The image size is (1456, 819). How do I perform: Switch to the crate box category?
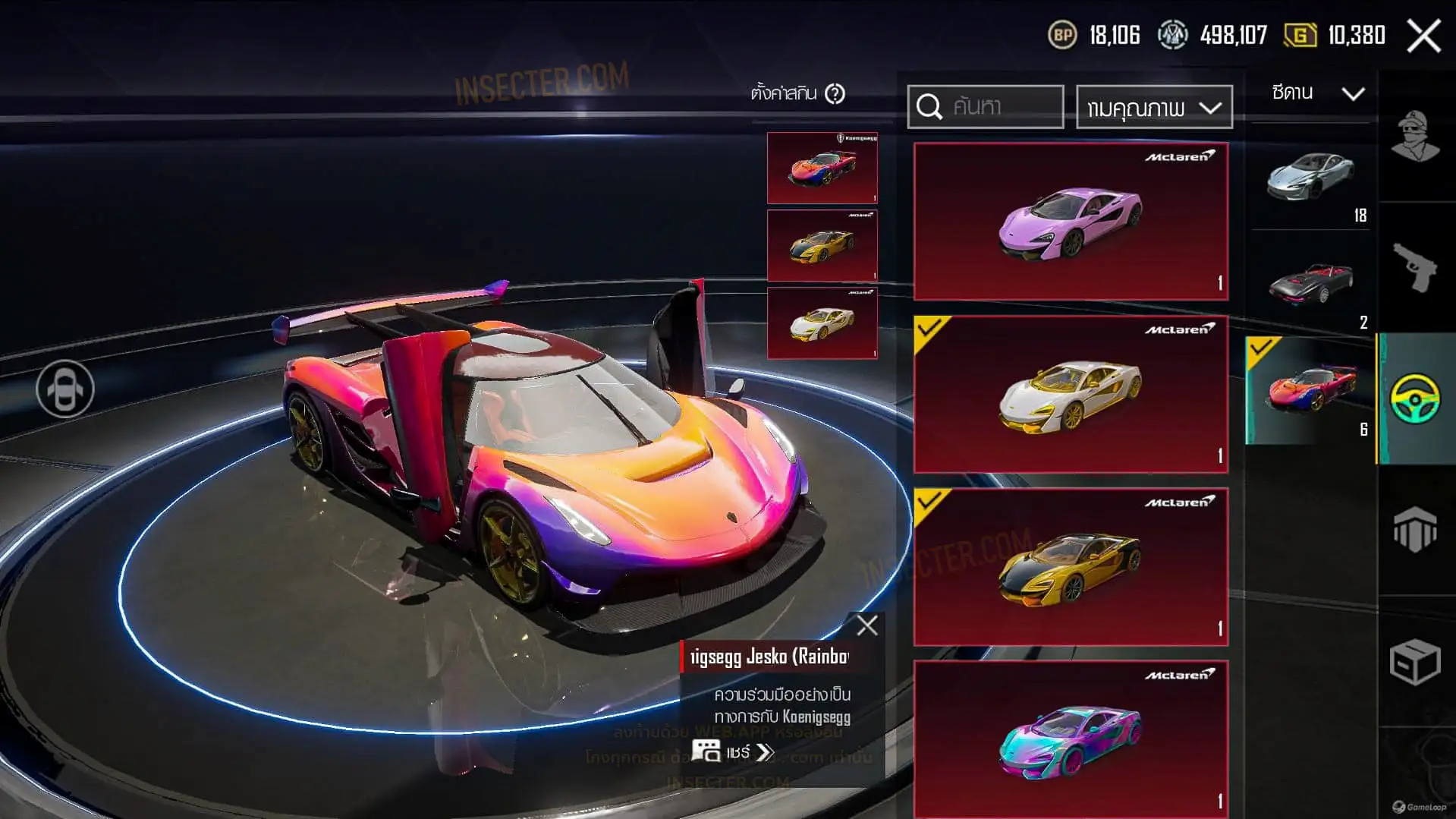coord(1416,662)
